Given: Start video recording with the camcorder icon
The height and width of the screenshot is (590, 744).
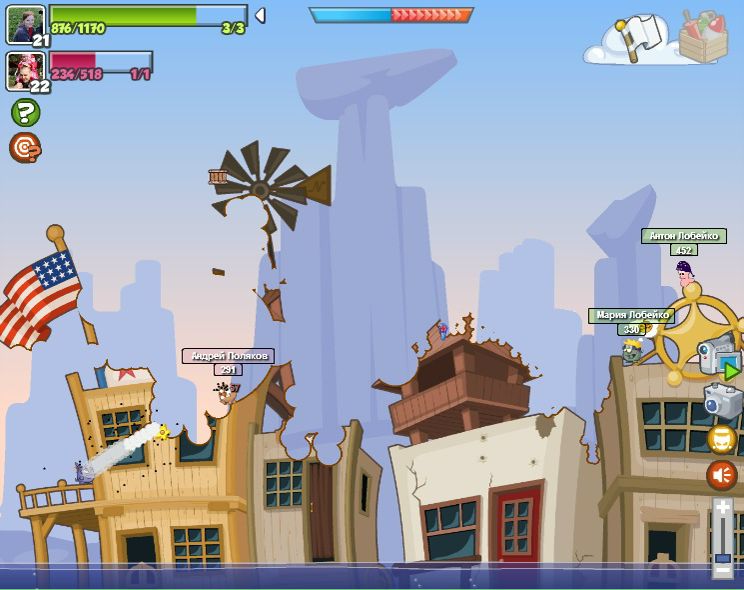Looking at the screenshot, I should point(718,356).
